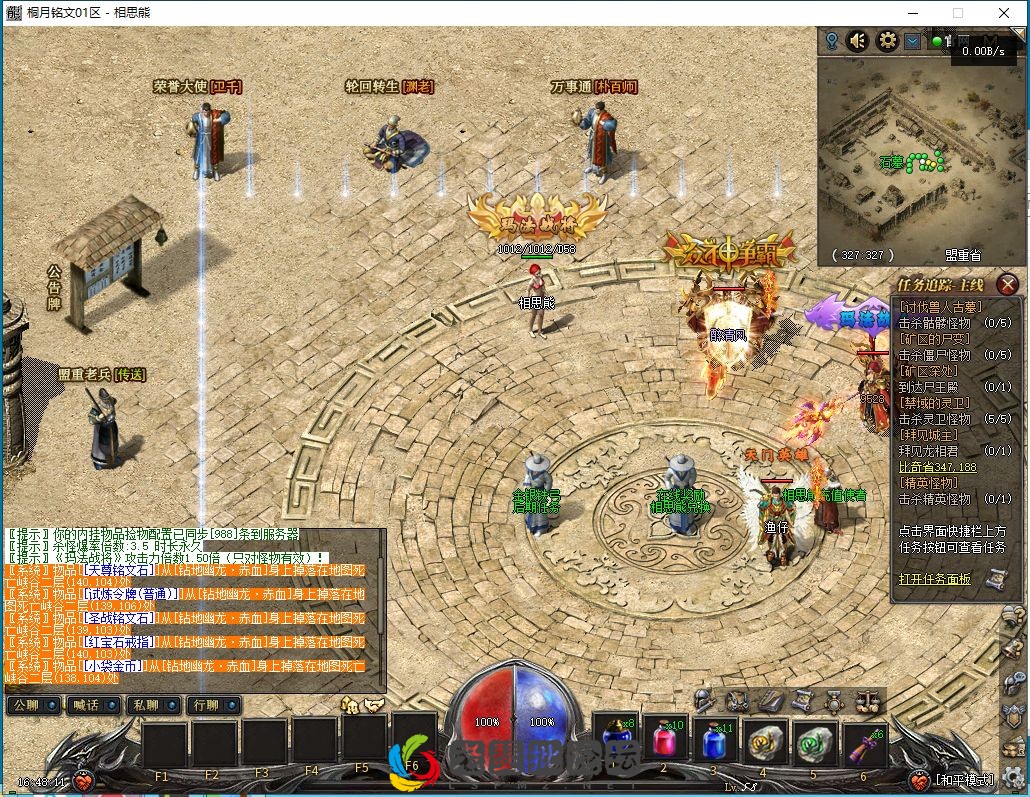1030x797 pixels.
Task: Toggle sound with the speaker icon
Action: click(x=858, y=41)
